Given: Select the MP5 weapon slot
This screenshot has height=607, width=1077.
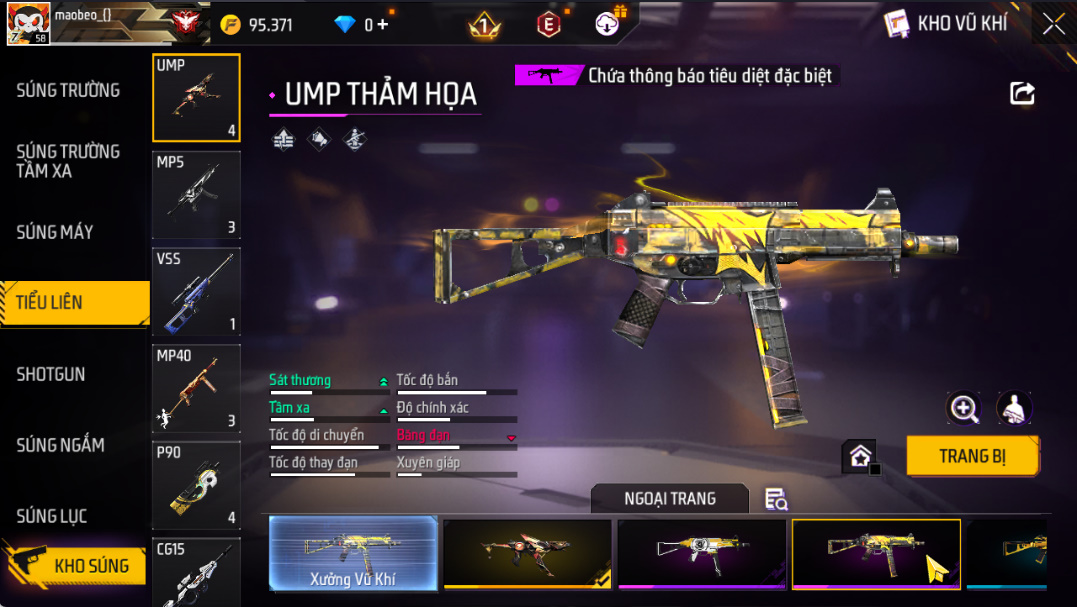Looking at the screenshot, I should coord(196,195).
